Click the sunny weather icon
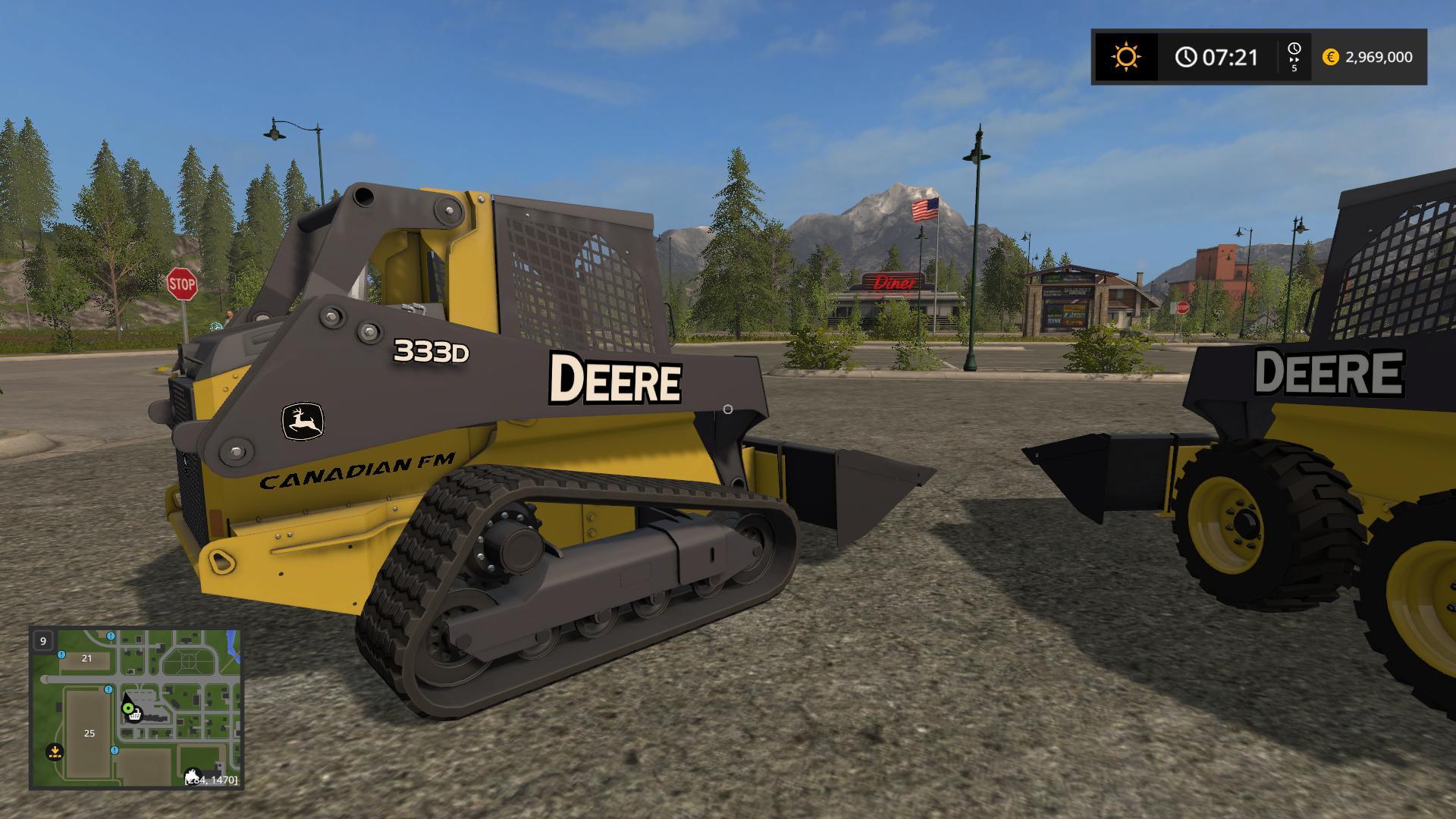The image size is (1456, 819). click(x=1125, y=57)
